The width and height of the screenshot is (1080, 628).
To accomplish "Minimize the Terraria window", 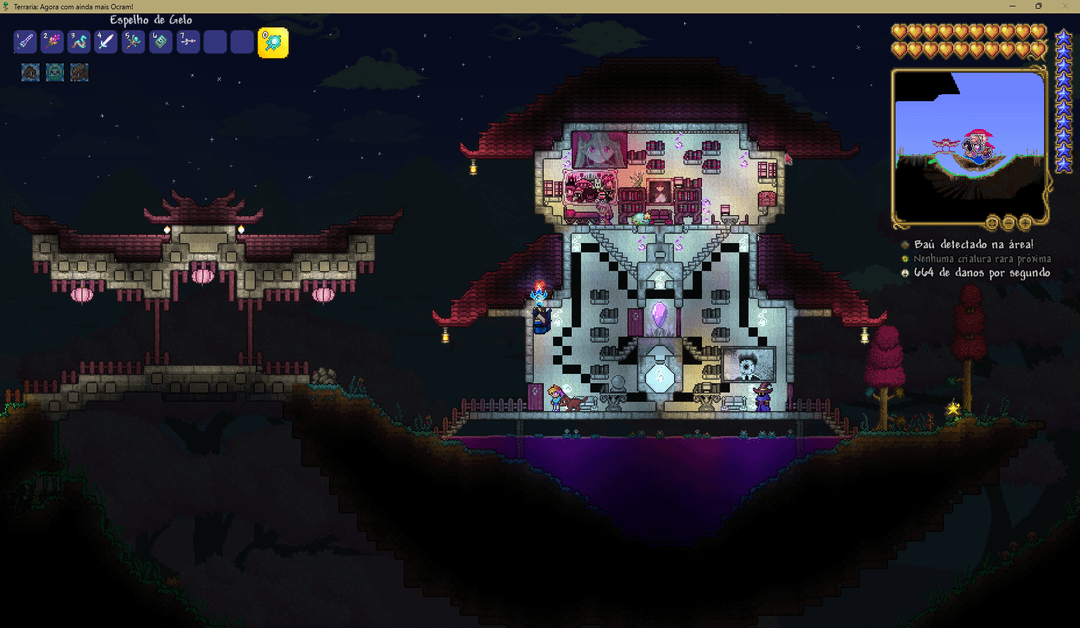I will point(1010,6).
